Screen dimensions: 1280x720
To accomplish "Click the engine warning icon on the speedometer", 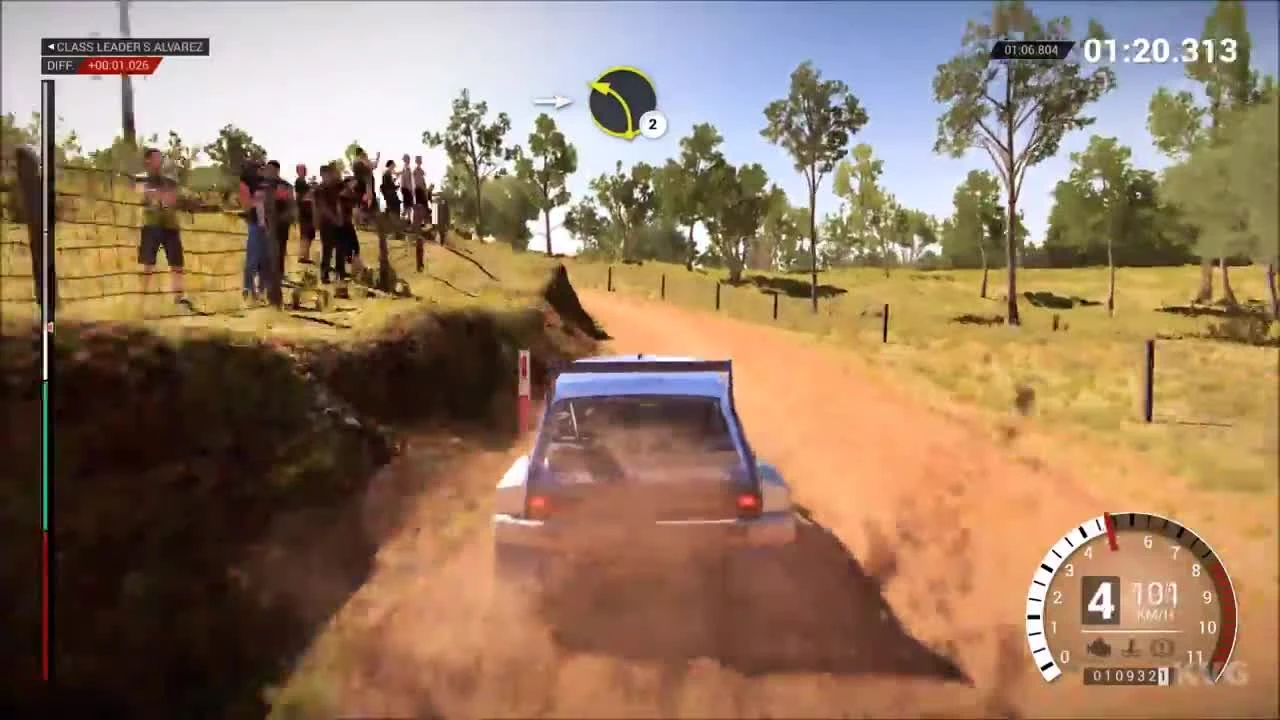I will 1098,645.
